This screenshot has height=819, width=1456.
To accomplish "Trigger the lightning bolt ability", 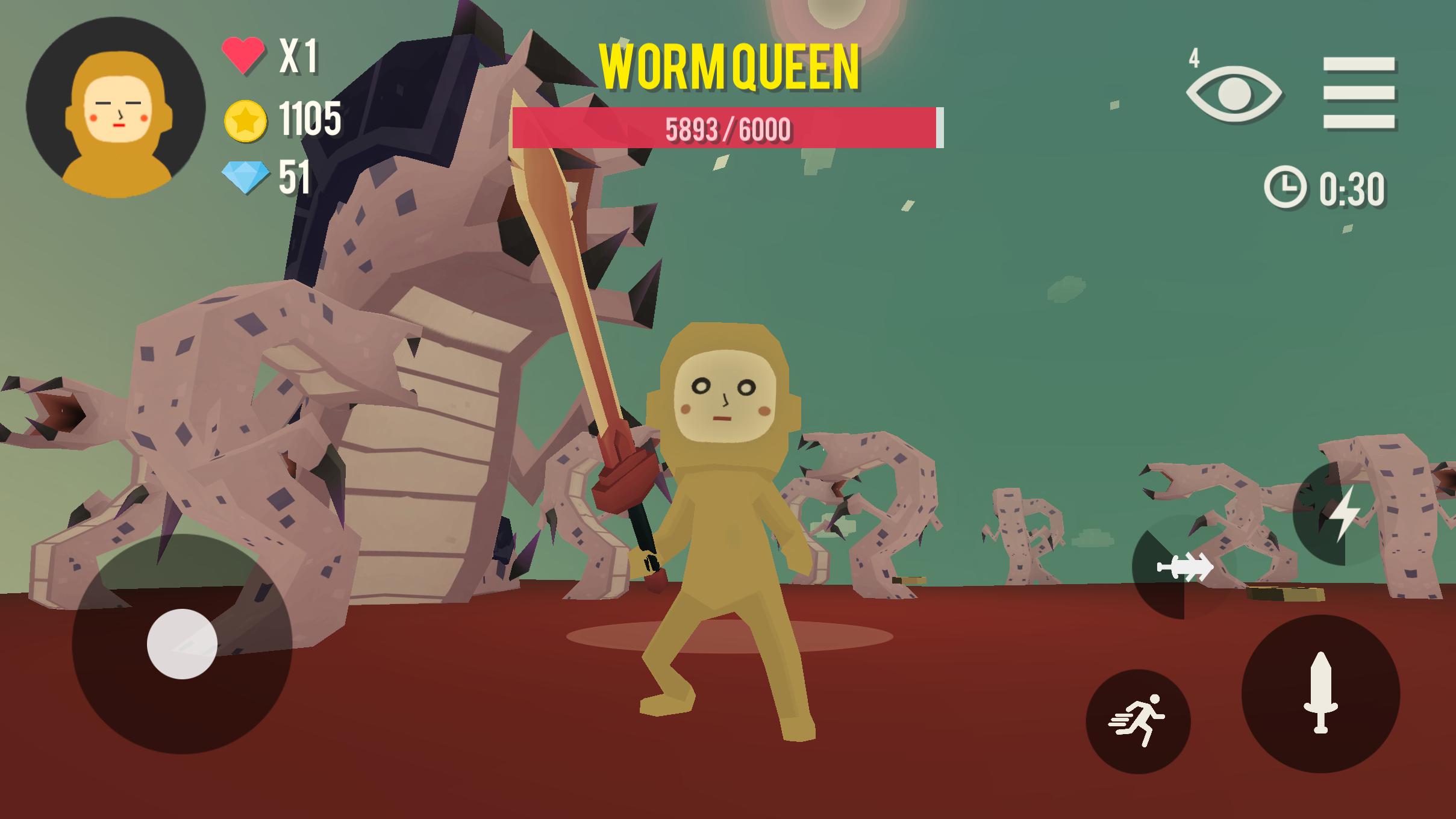I will click(1343, 514).
